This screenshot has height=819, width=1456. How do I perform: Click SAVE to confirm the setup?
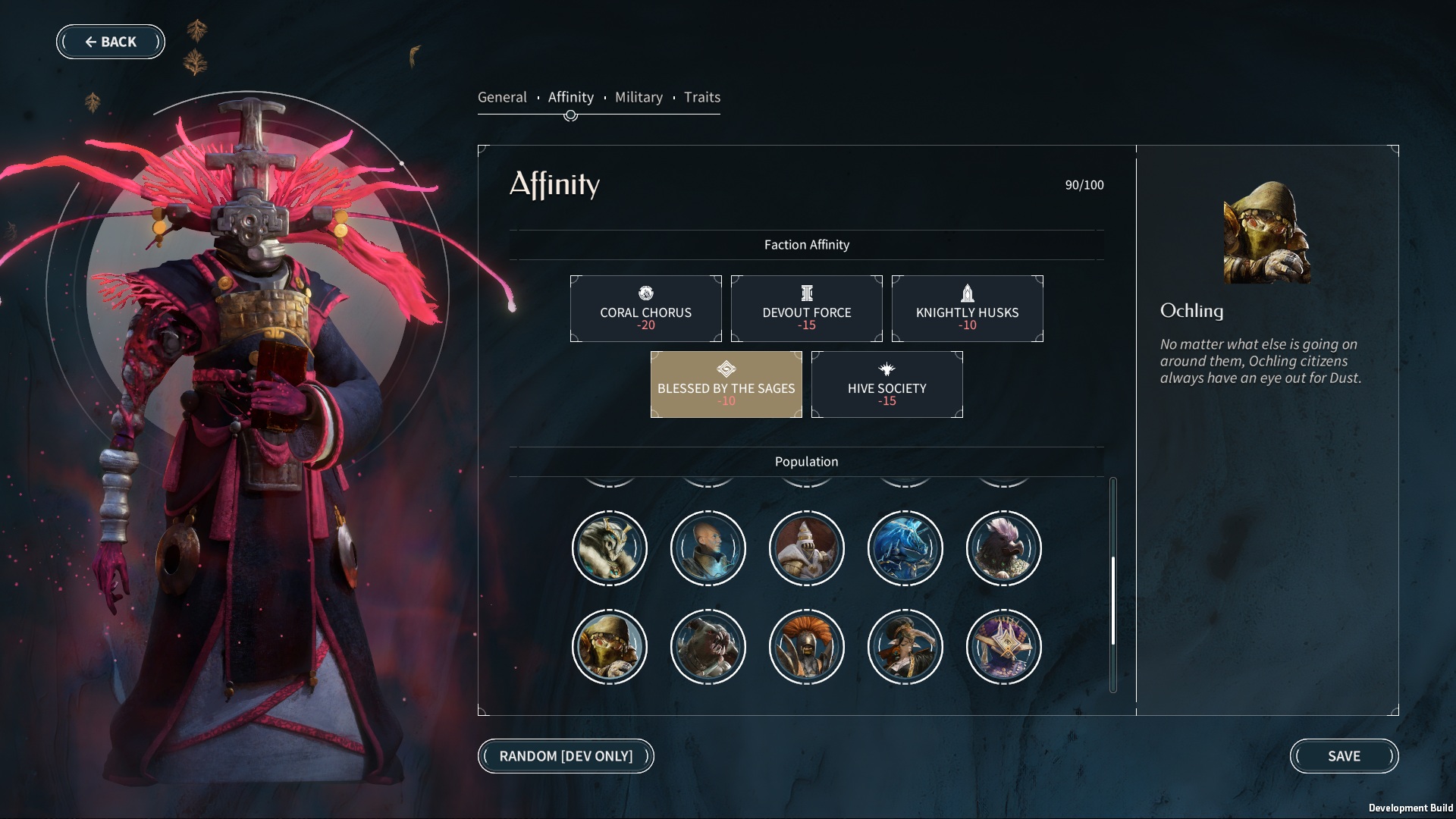pyautogui.click(x=1345, y=756)
